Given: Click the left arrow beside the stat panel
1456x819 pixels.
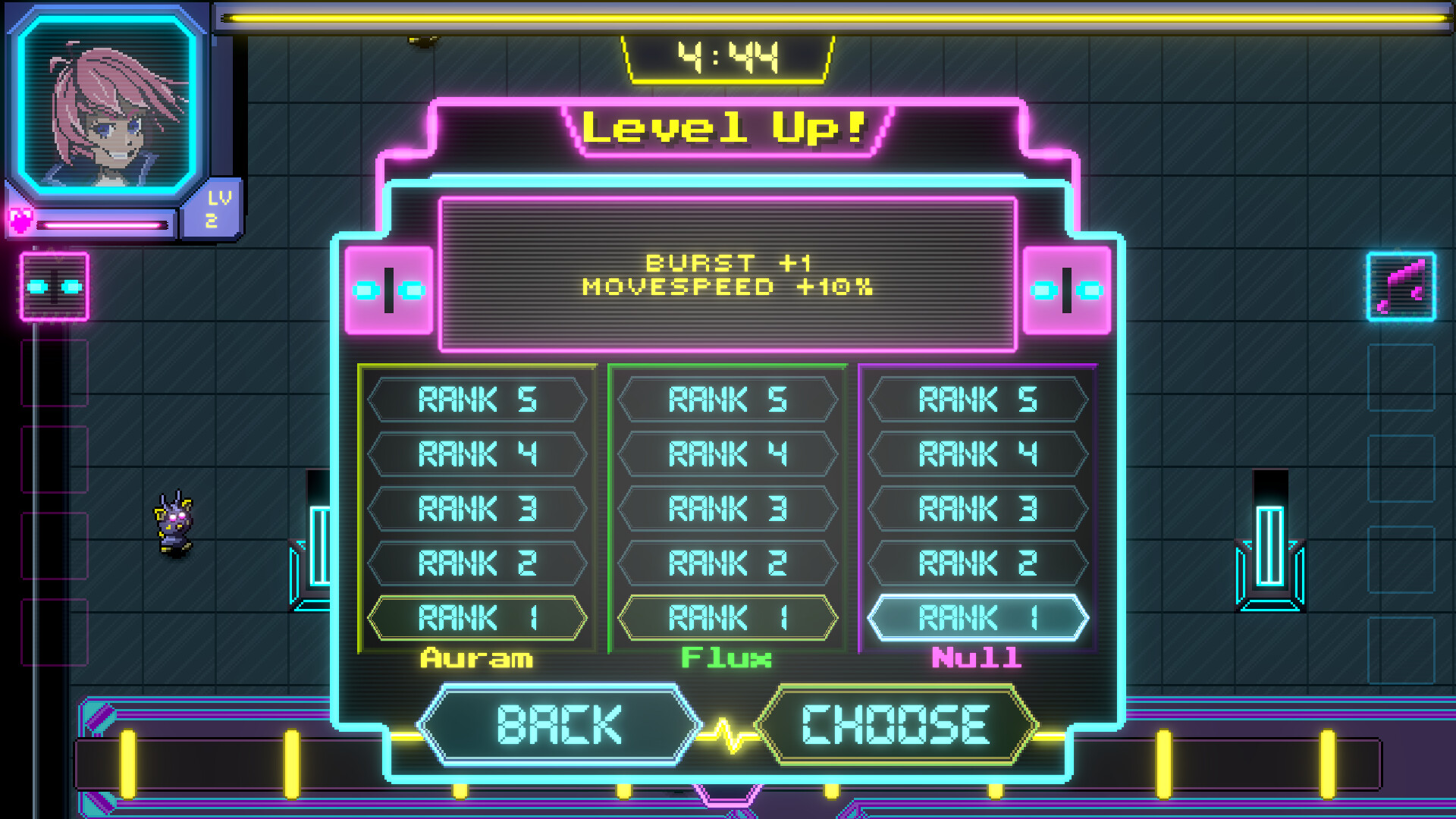Looking at the screenshot, I should coord(389,289).
